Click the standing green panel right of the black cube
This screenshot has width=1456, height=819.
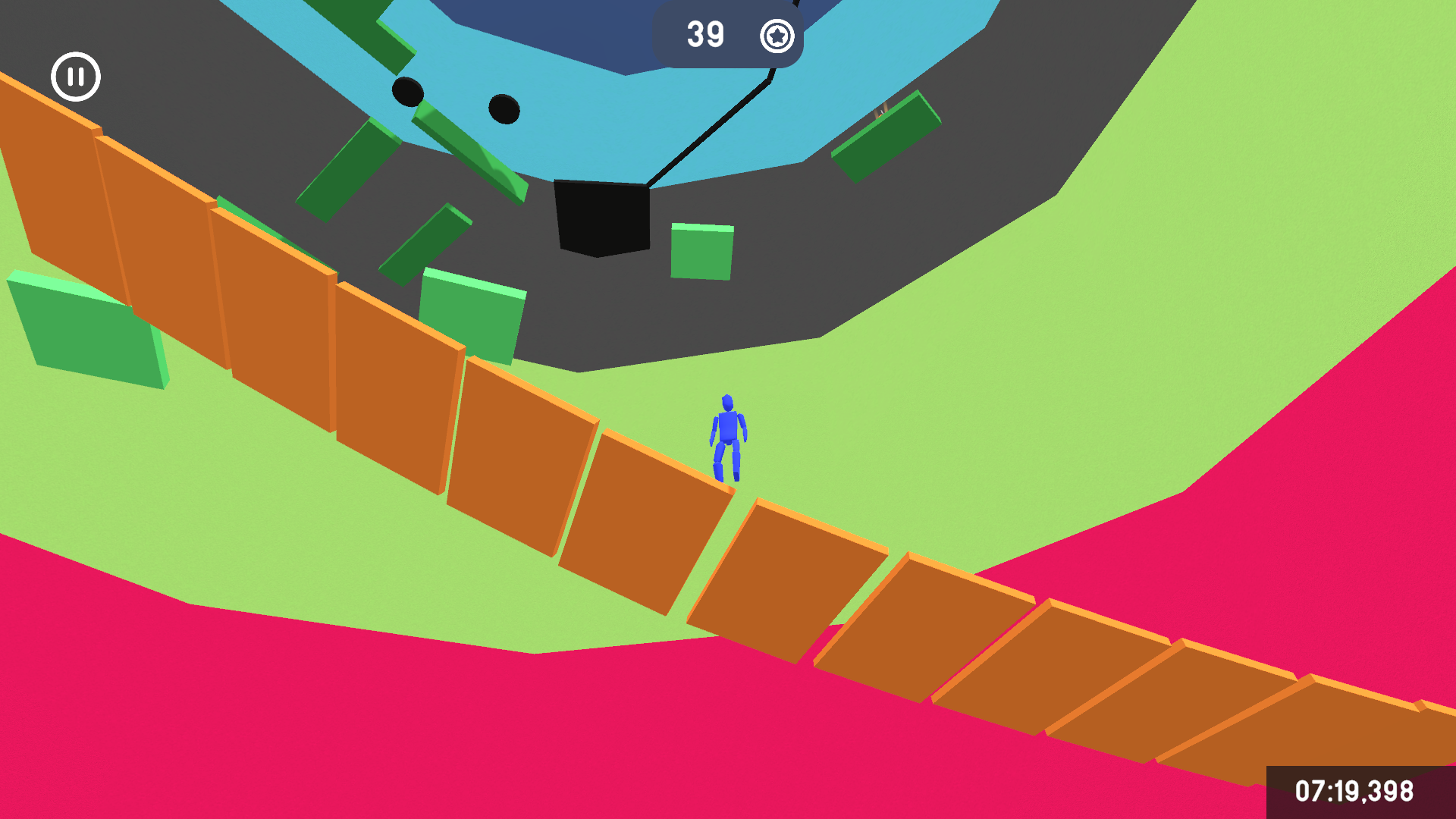pyautogui.click(x=701, y=250)
